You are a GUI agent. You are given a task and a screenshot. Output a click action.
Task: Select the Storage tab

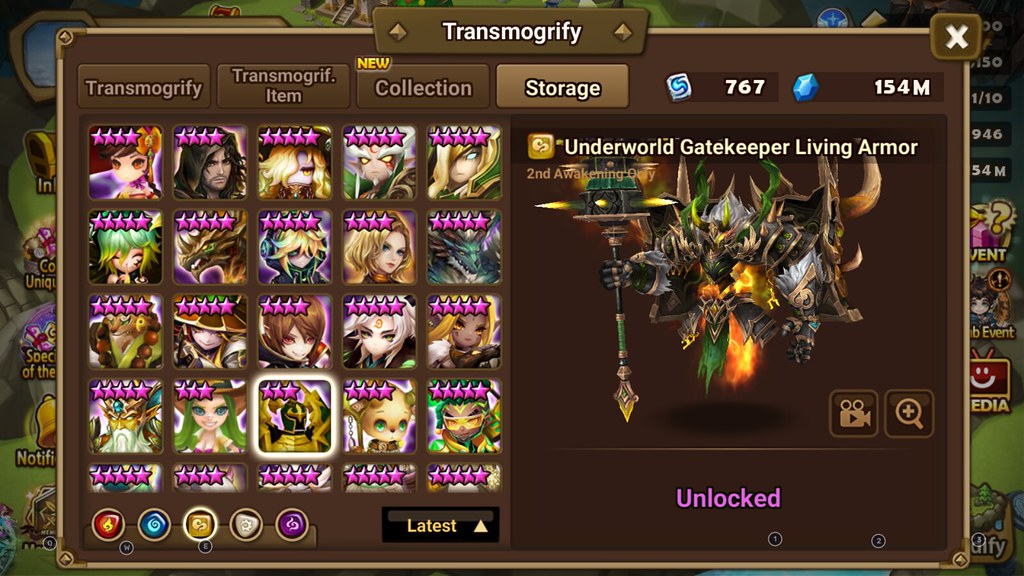click(562, 88)
